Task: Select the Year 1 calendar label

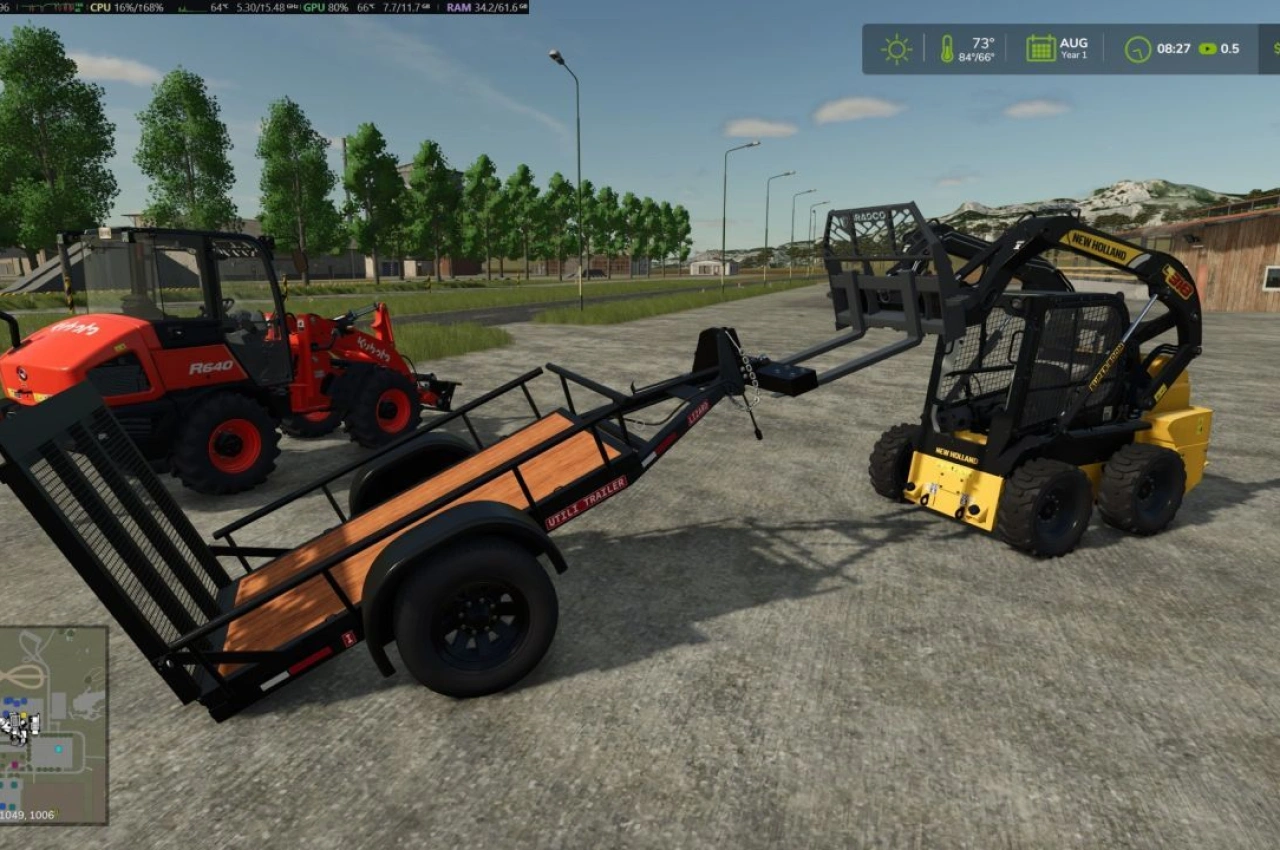Action: coord(1073,56)
